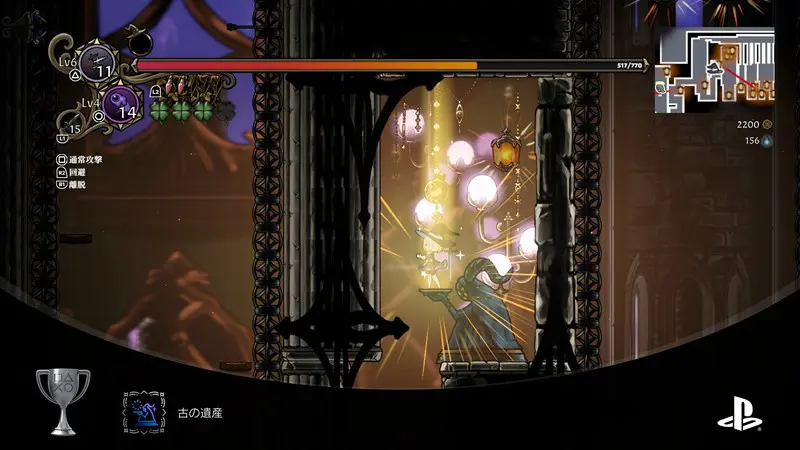Click the PlayStation logo

tap(738, 411)
